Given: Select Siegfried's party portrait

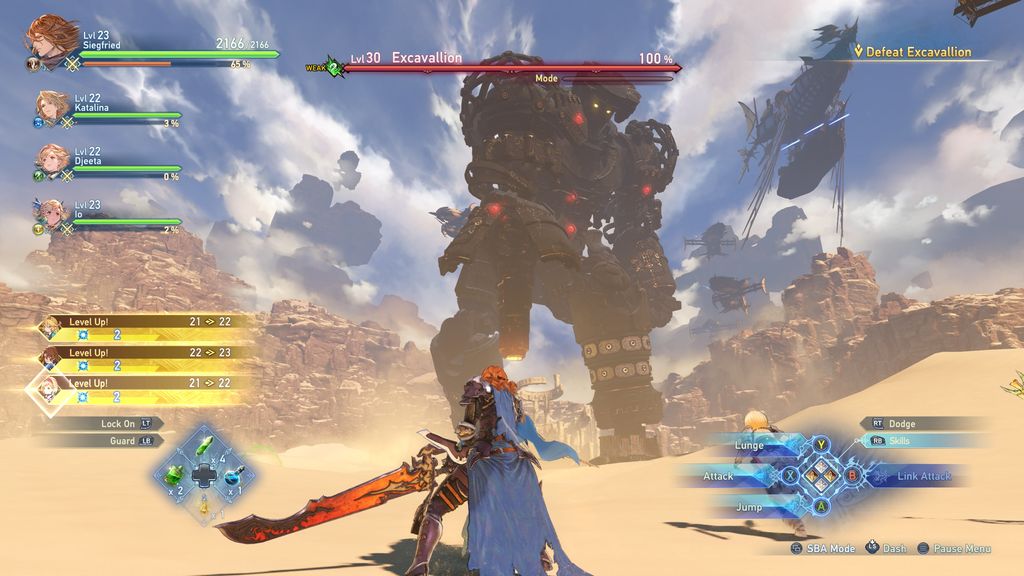Looking at the screenshot, I should (48, 38).
